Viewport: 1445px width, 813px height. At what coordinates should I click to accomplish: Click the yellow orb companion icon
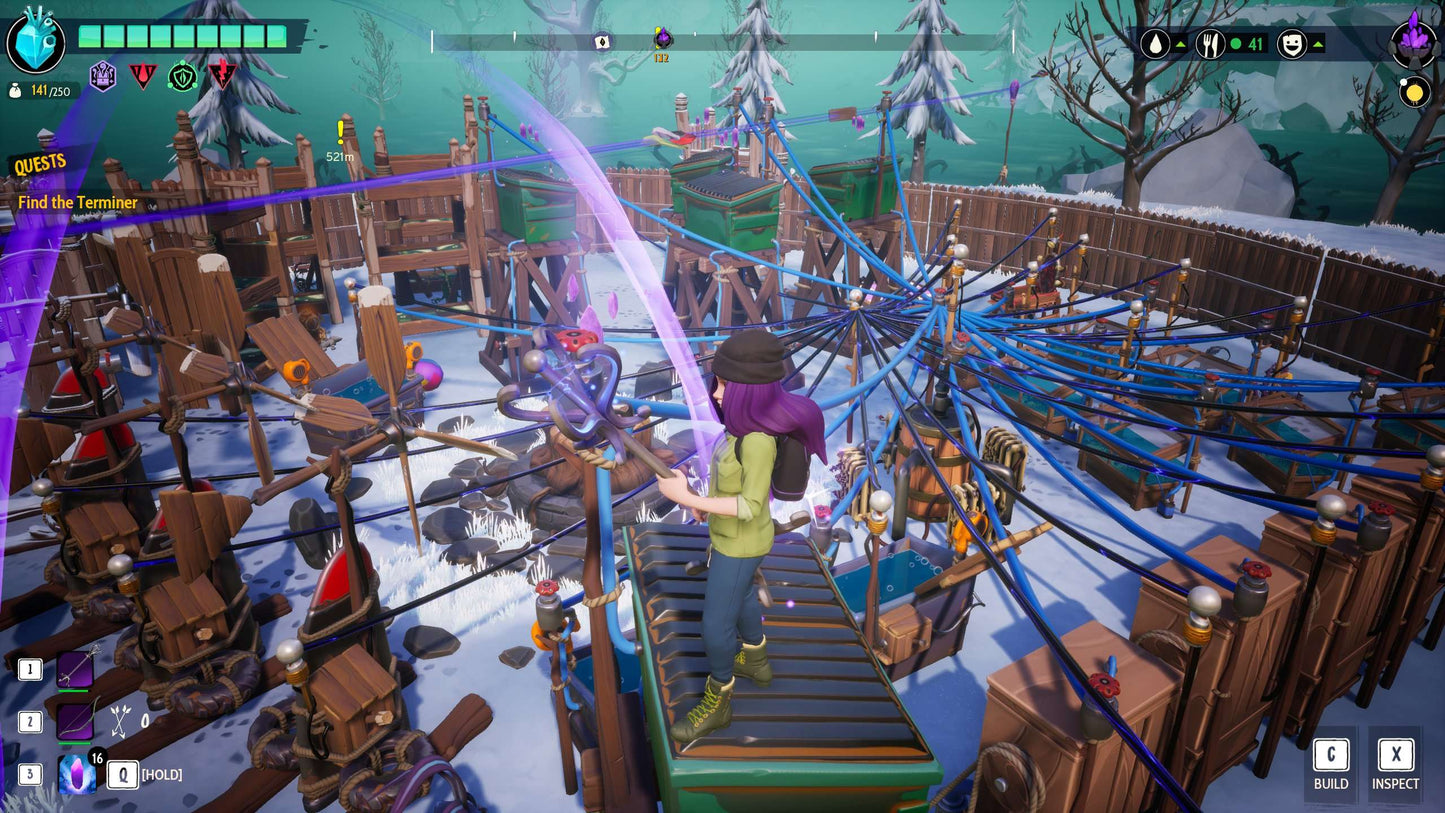[1417, 91]
